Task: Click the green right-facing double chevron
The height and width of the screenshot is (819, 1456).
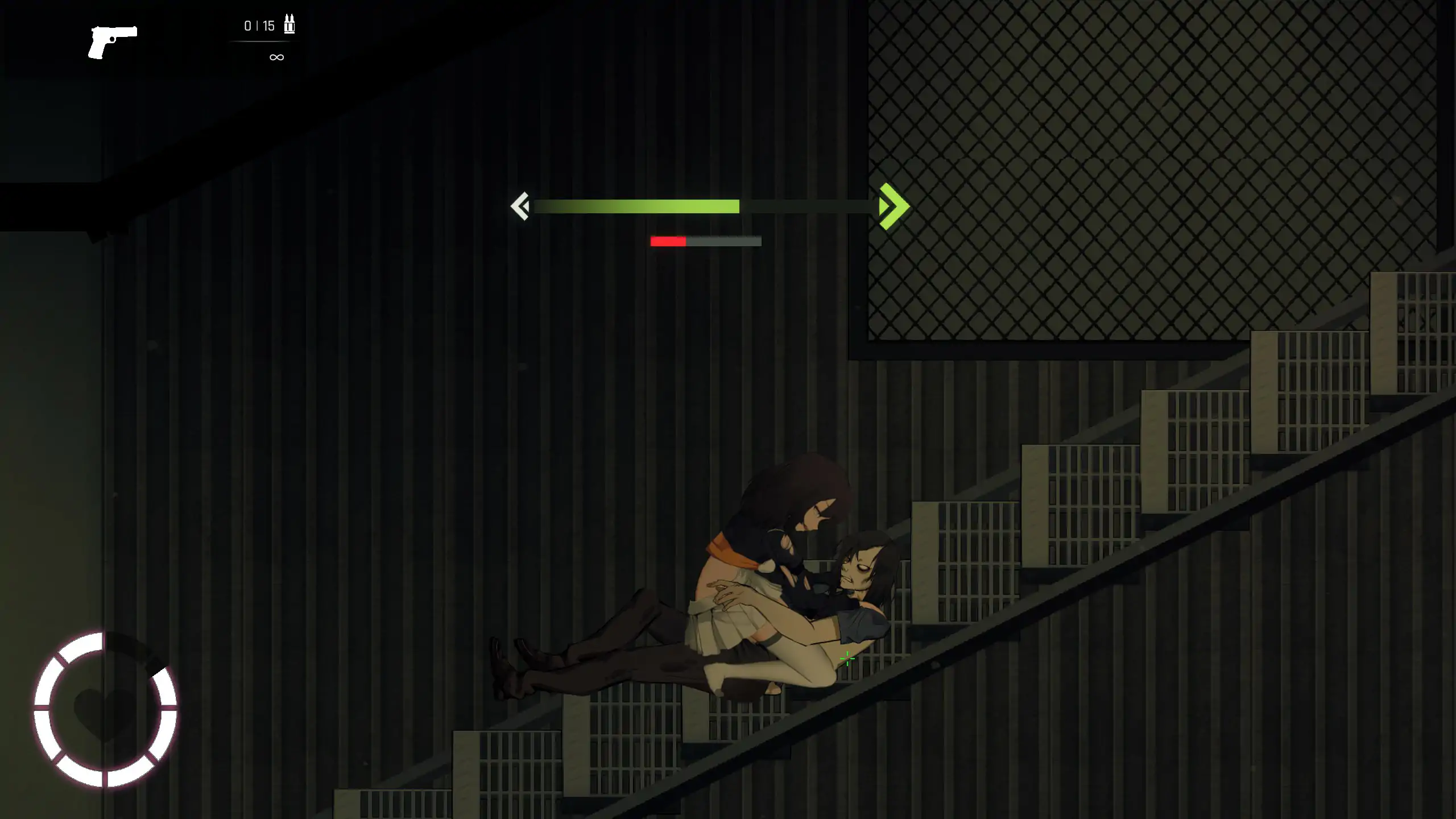Action: tap(888, 206)
